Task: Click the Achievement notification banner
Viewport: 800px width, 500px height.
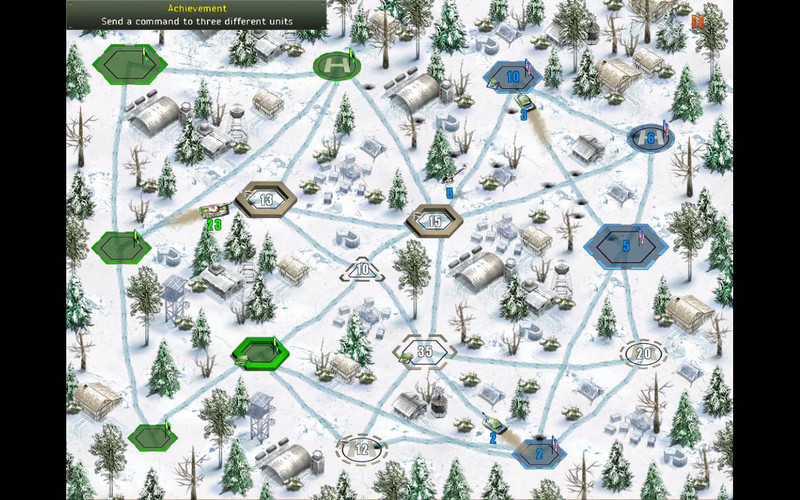Action: (197, 14)
